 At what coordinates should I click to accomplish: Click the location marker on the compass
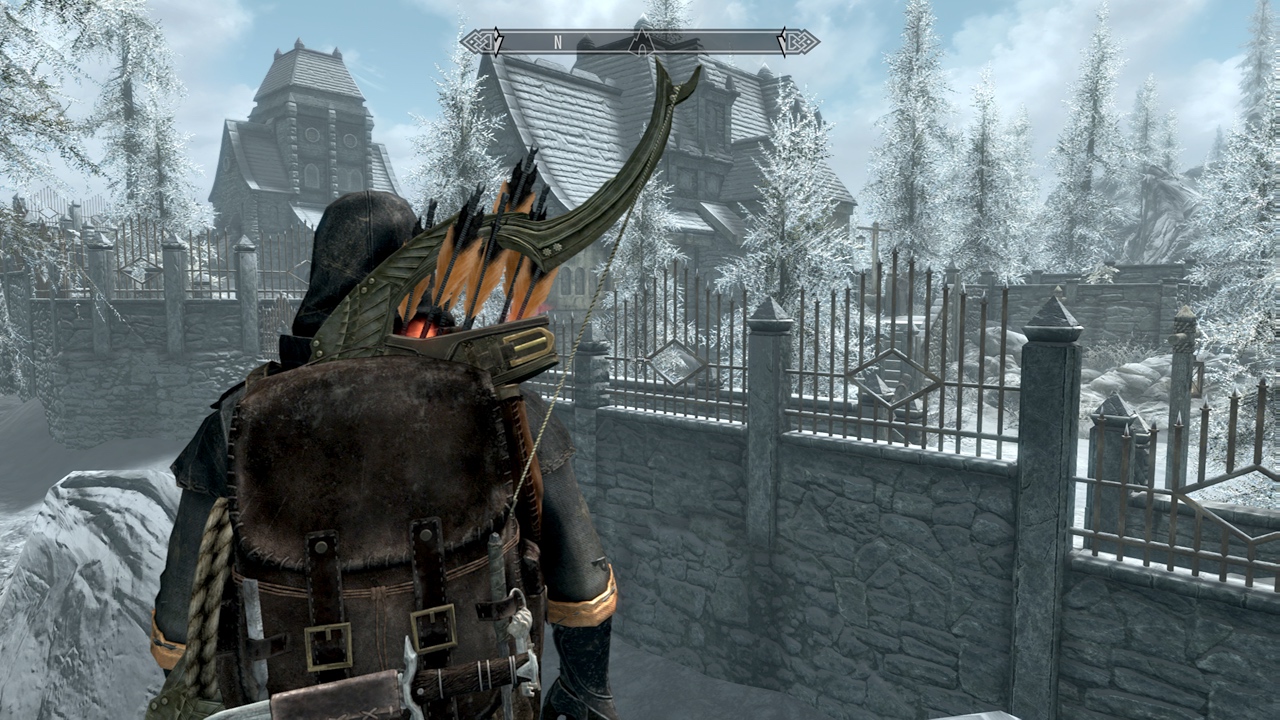[x=640, y=41]
